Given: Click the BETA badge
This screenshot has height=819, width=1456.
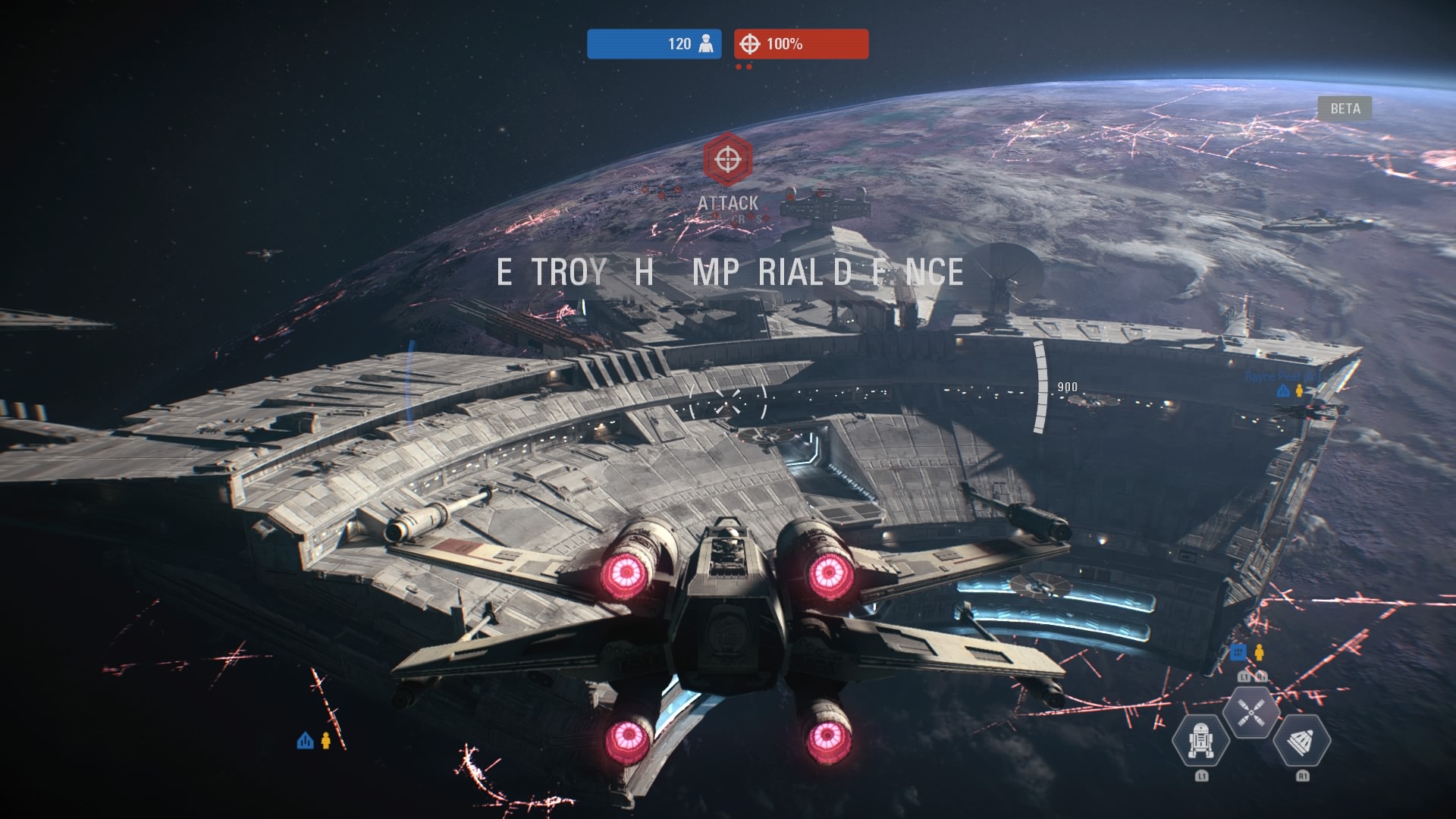Looking at the screenshot, I should 1345,108.
